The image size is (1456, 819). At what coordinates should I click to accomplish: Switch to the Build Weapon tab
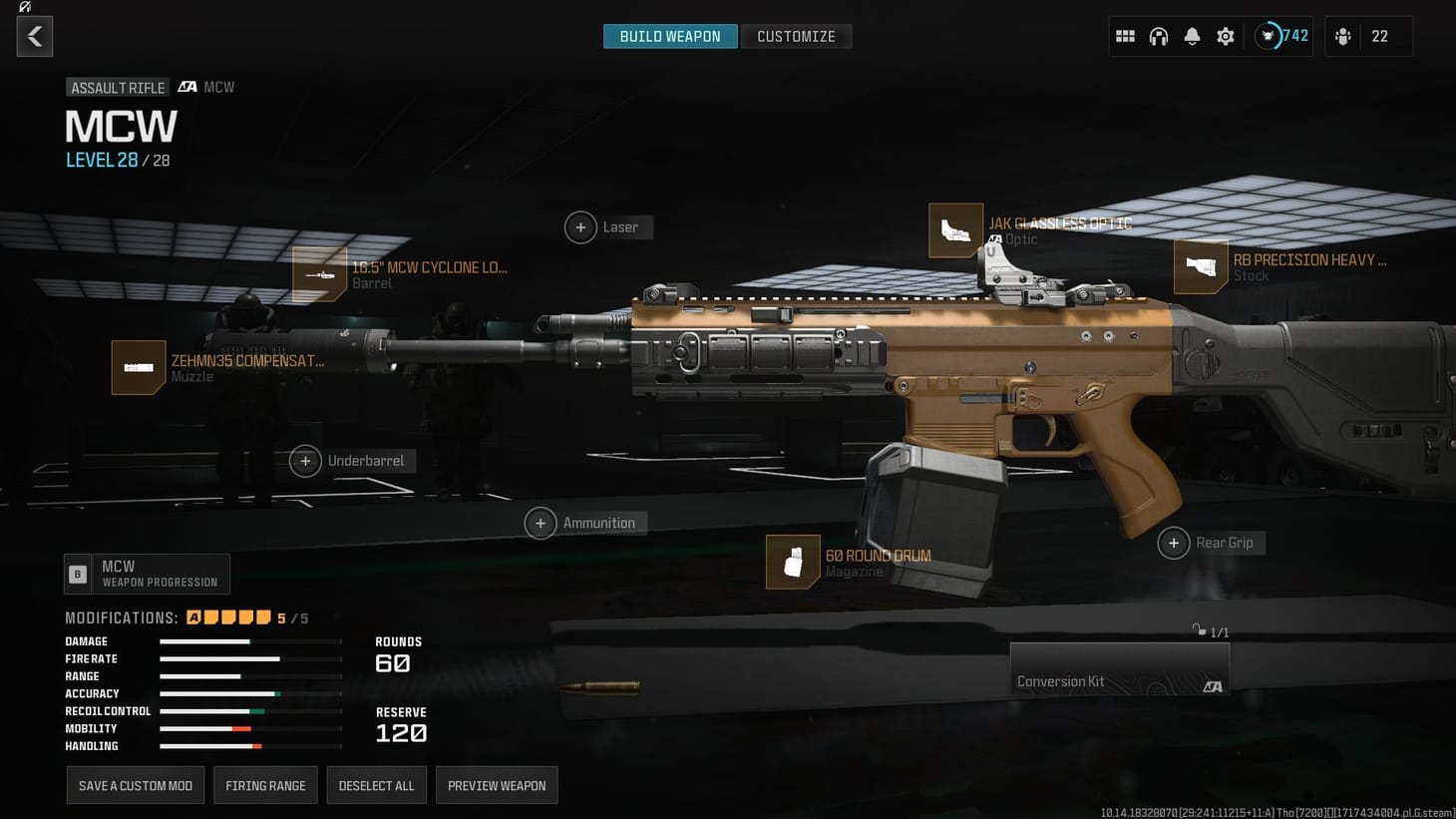click(669, 36)
